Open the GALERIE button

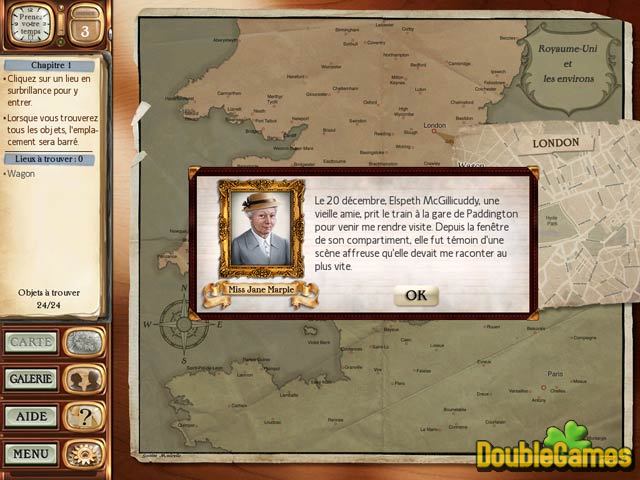pos(31,379)
